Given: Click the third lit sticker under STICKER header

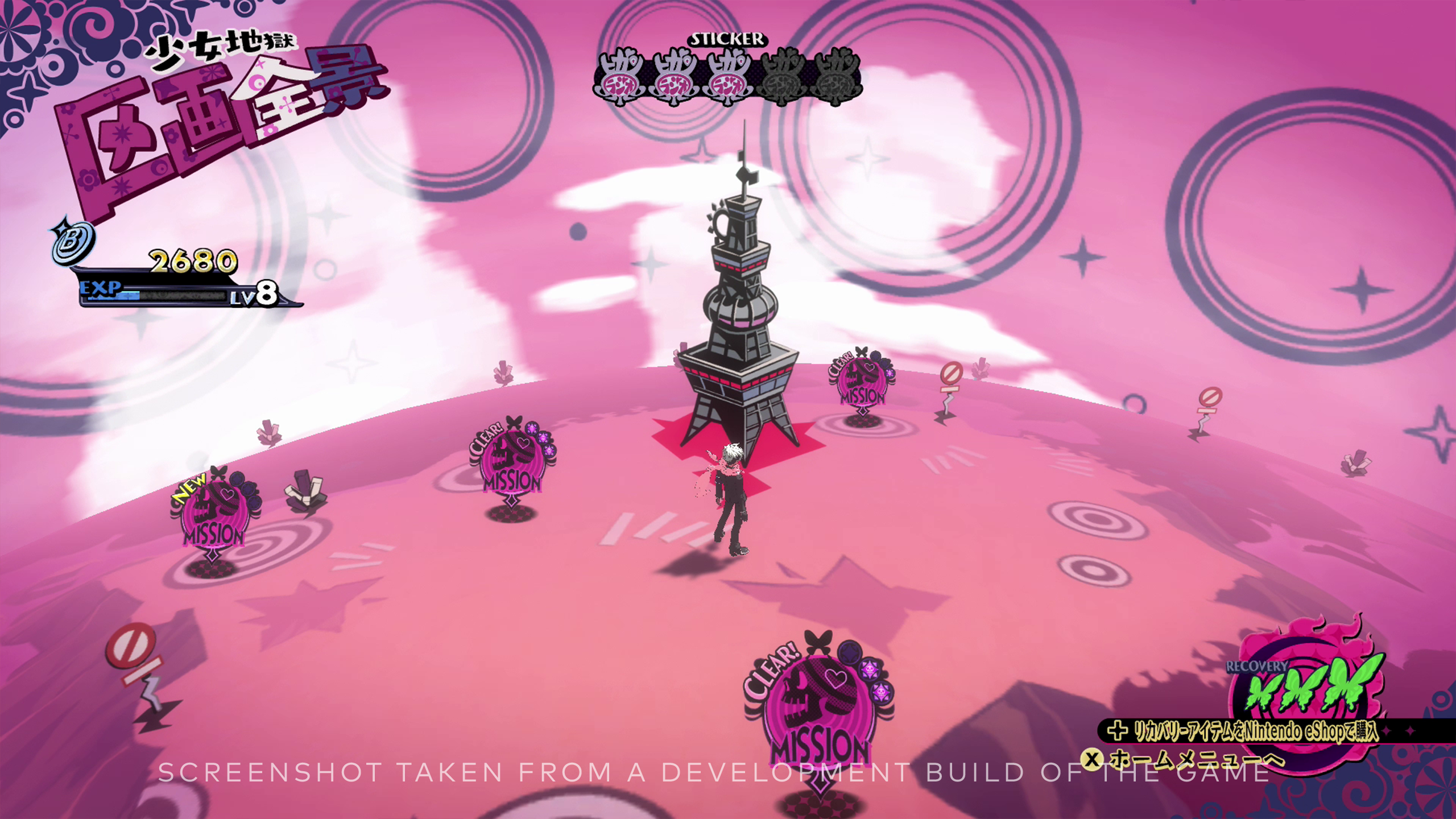Looking at the screenshot, I should pos(728,77).
